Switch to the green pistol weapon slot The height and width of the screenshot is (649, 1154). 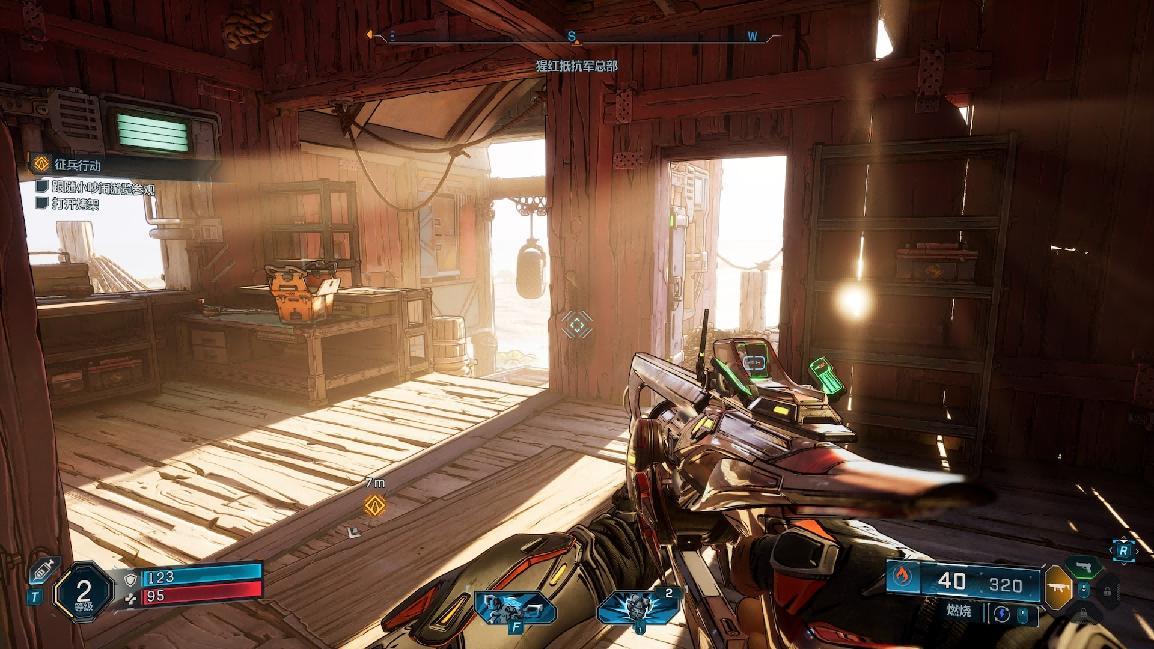pyautogui.click(x=1082, y=566)
